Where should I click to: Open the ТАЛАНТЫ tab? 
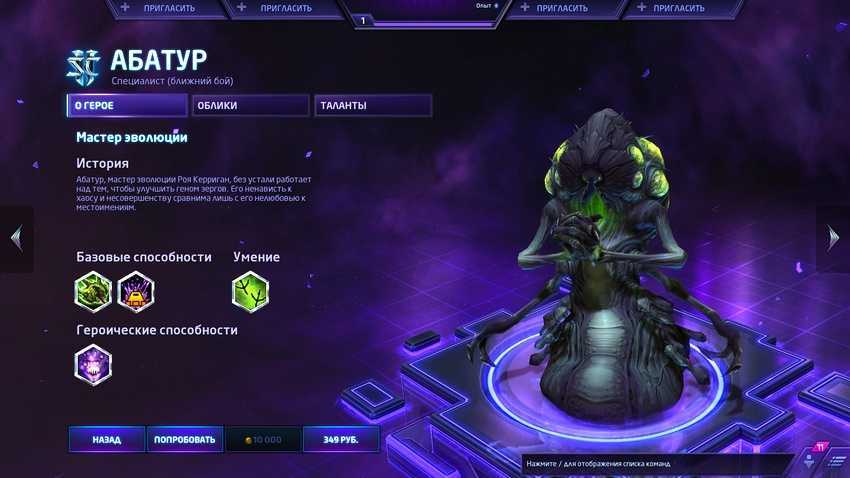click(372, 105)
